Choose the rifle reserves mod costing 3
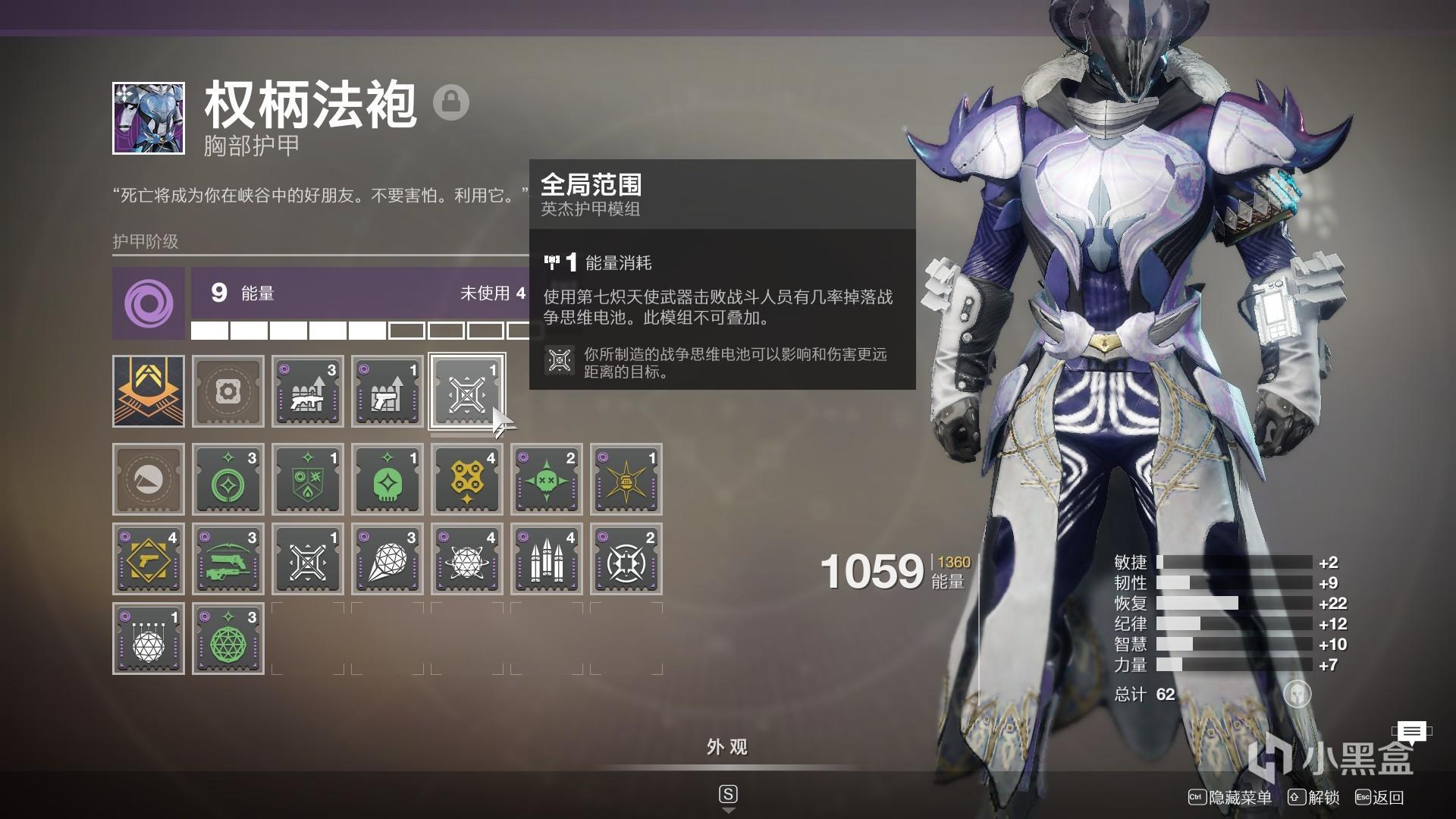The width and height of the screenshot is (1456, 819). (308, 391)
